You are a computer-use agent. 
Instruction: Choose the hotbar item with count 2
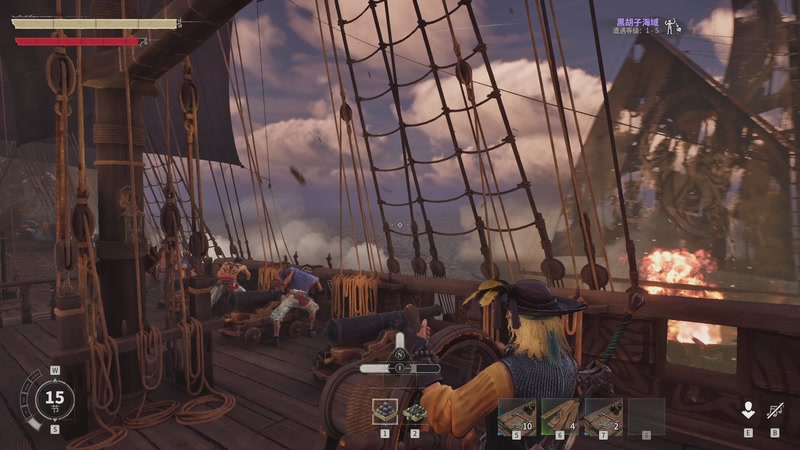tap(603, 415)
